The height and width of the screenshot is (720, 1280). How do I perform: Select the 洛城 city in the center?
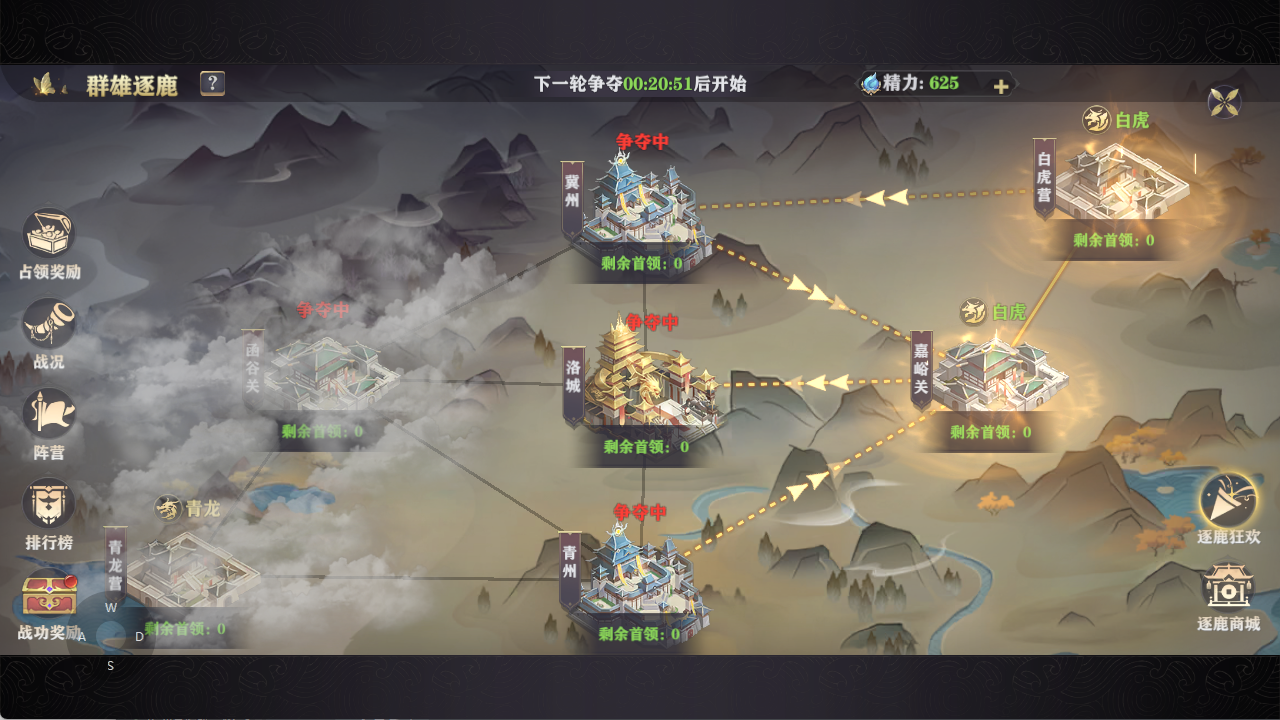650,380
